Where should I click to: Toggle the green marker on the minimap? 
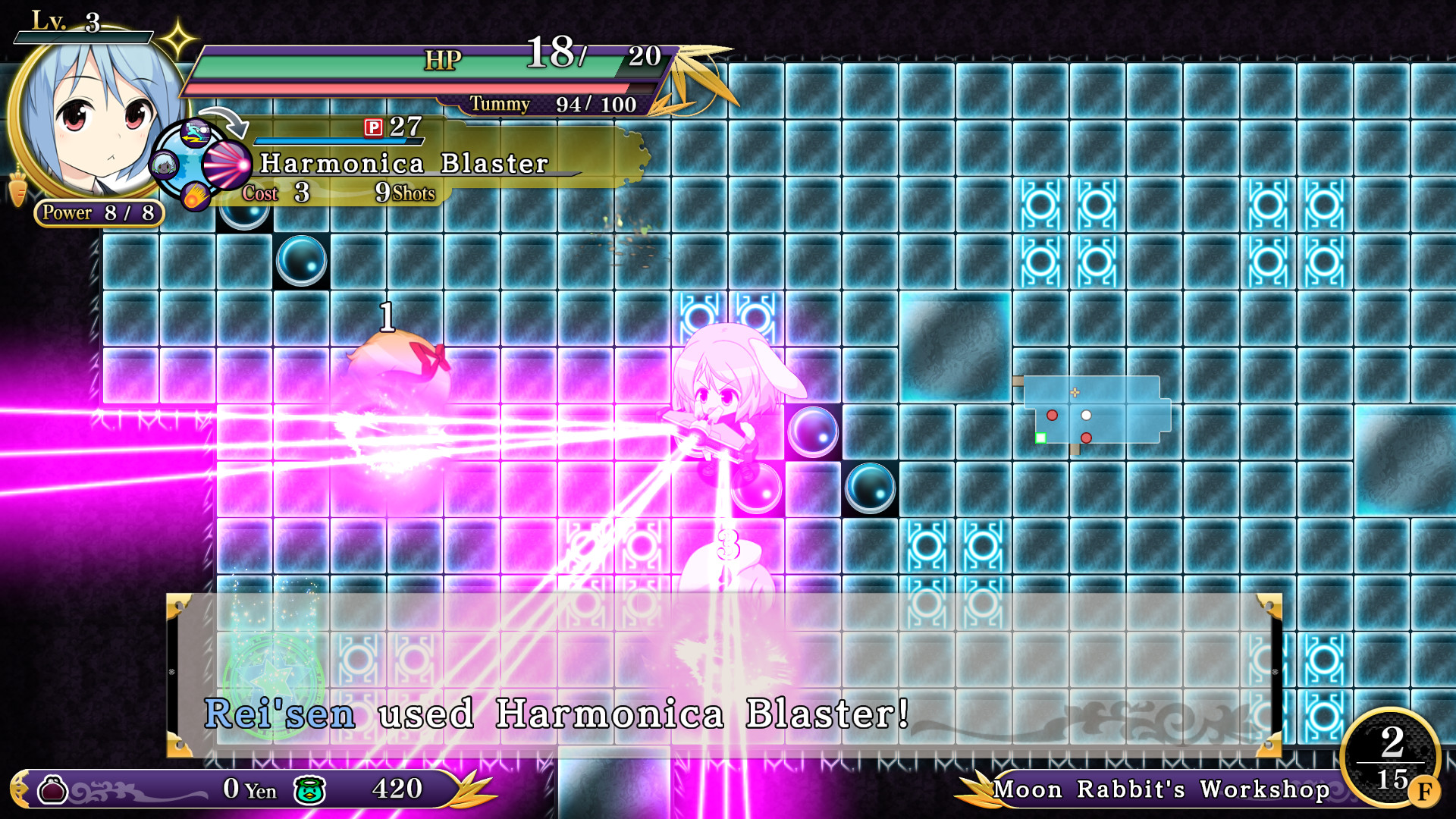click(1041, 438)
